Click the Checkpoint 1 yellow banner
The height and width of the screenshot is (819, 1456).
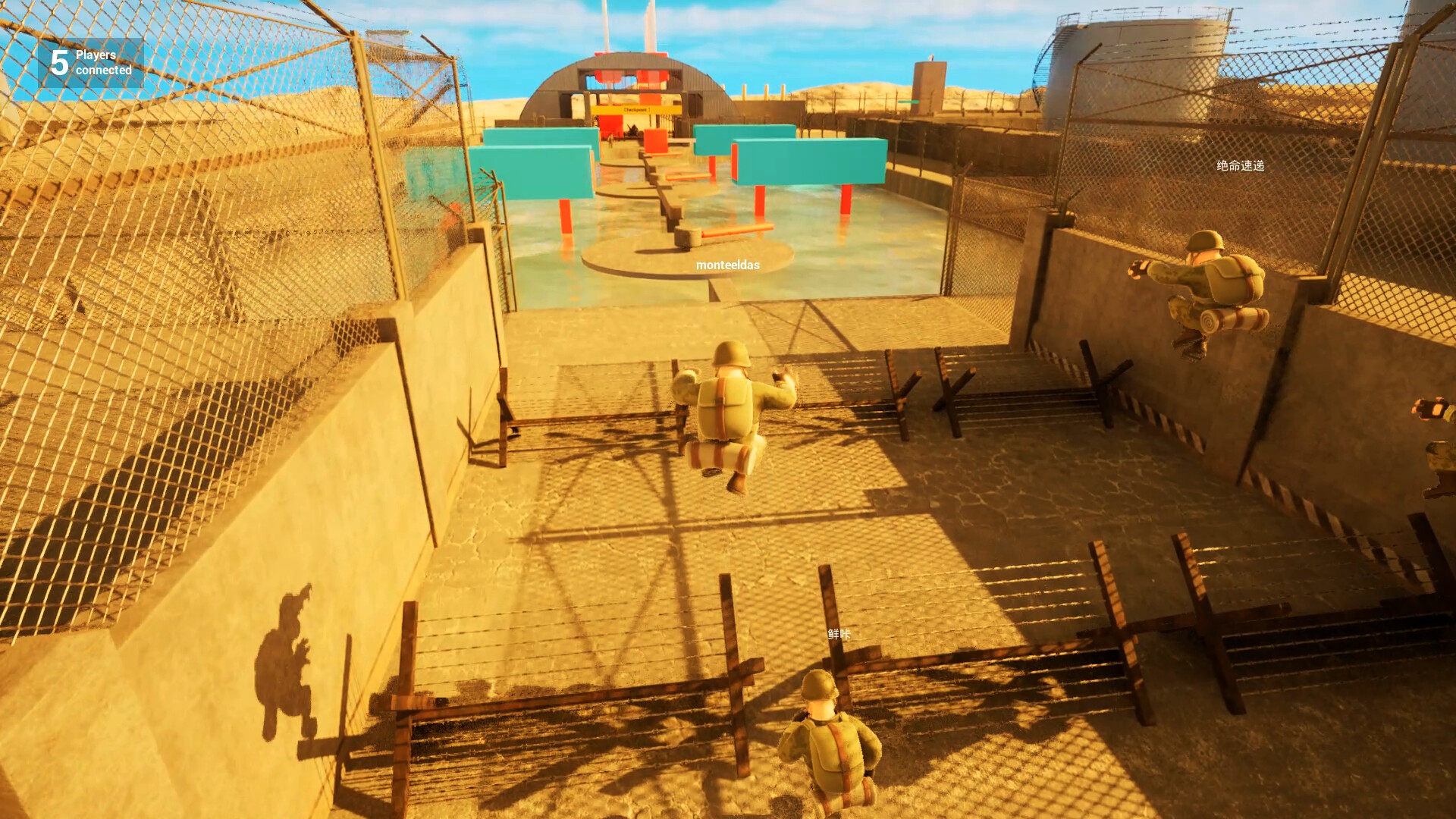pos(635,110)
